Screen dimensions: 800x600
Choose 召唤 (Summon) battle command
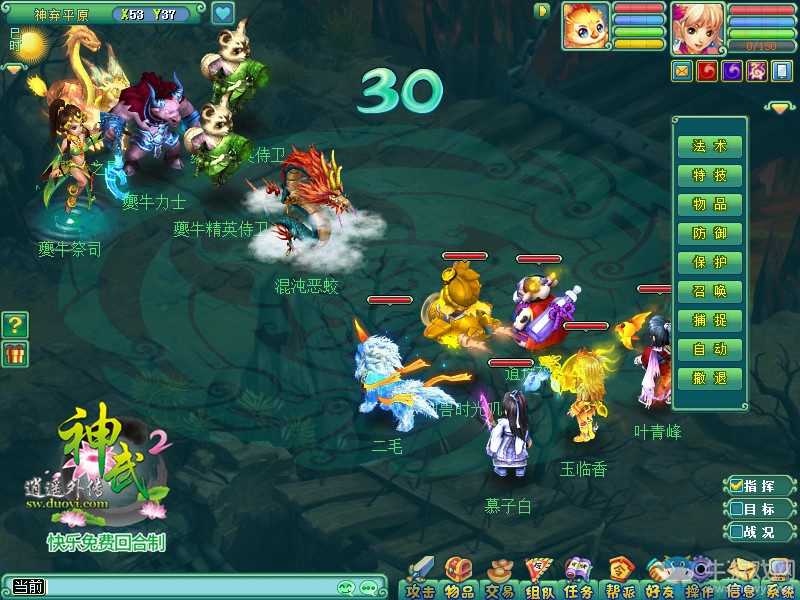[710, 291]
